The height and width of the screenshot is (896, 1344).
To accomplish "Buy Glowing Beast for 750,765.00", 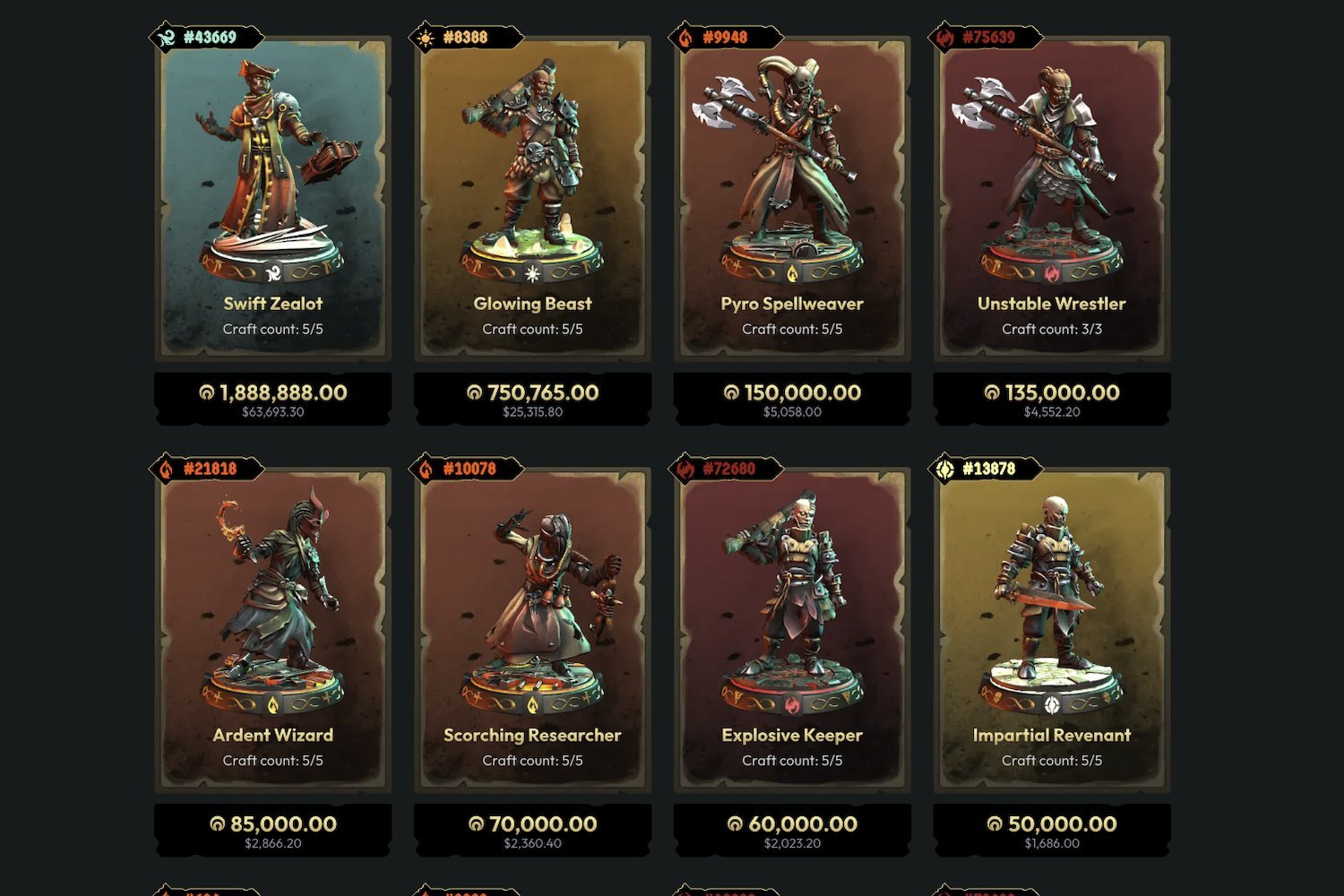I will 532,399.
